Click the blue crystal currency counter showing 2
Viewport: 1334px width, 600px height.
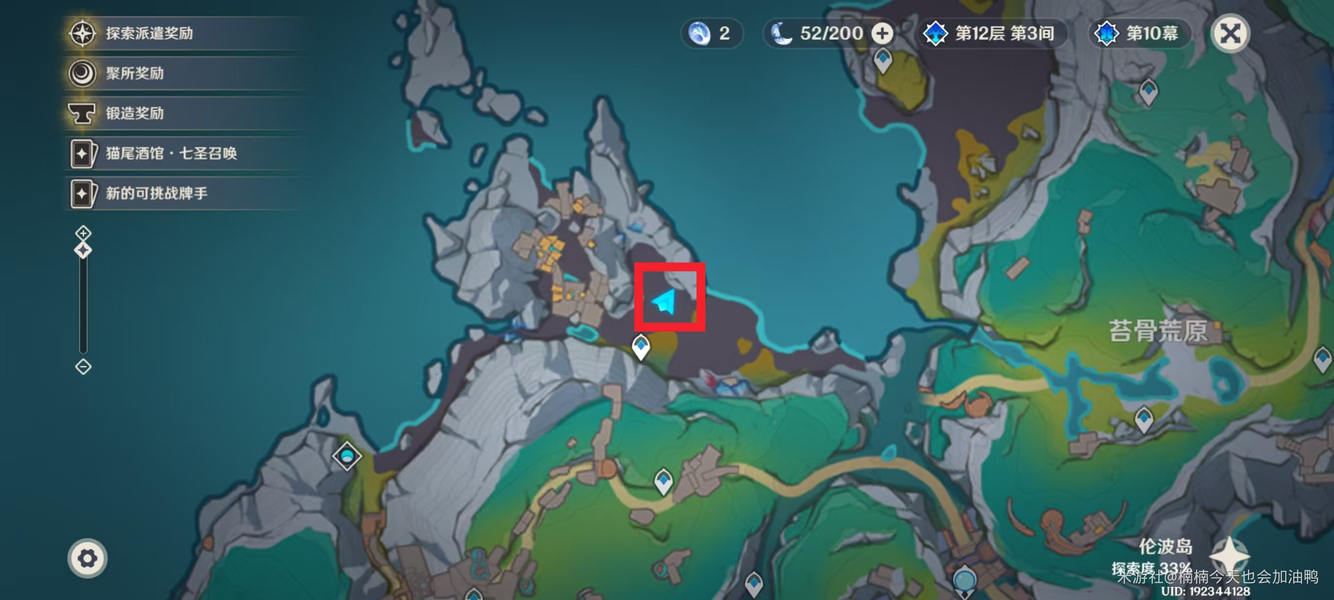pyautogui.click(x=711, y=33)
